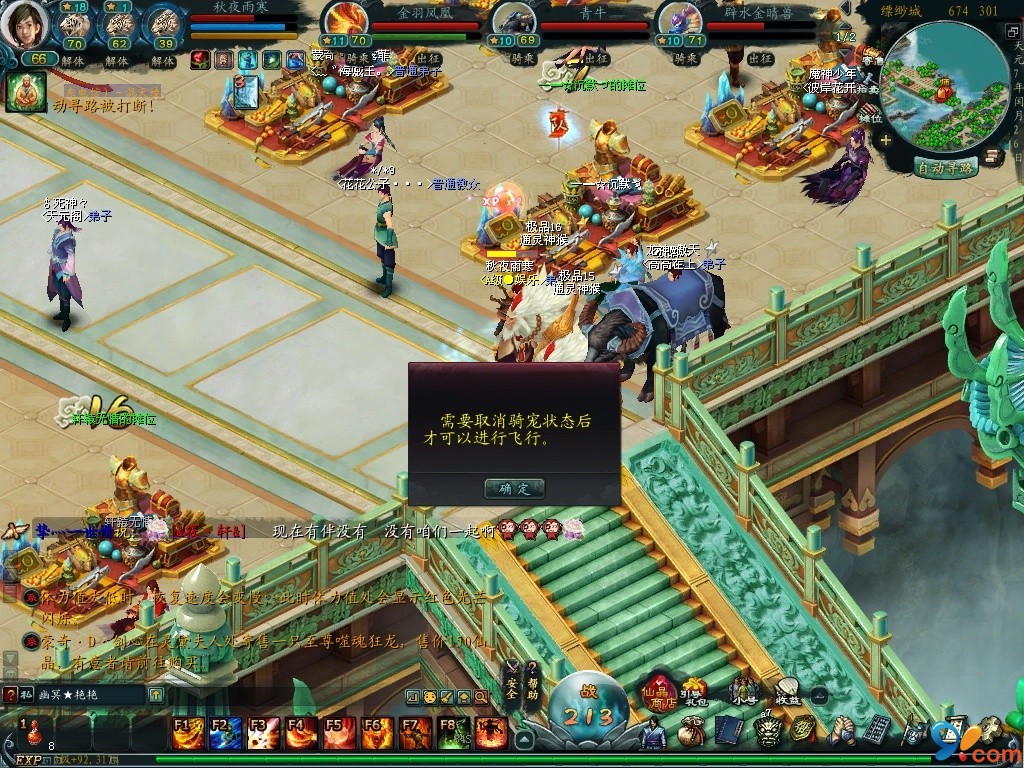Image resolution: width=1024 pixels, height=768 pixels.
Task: Open the 仙晶商店 shop
Action: click(x=658, y=691)
